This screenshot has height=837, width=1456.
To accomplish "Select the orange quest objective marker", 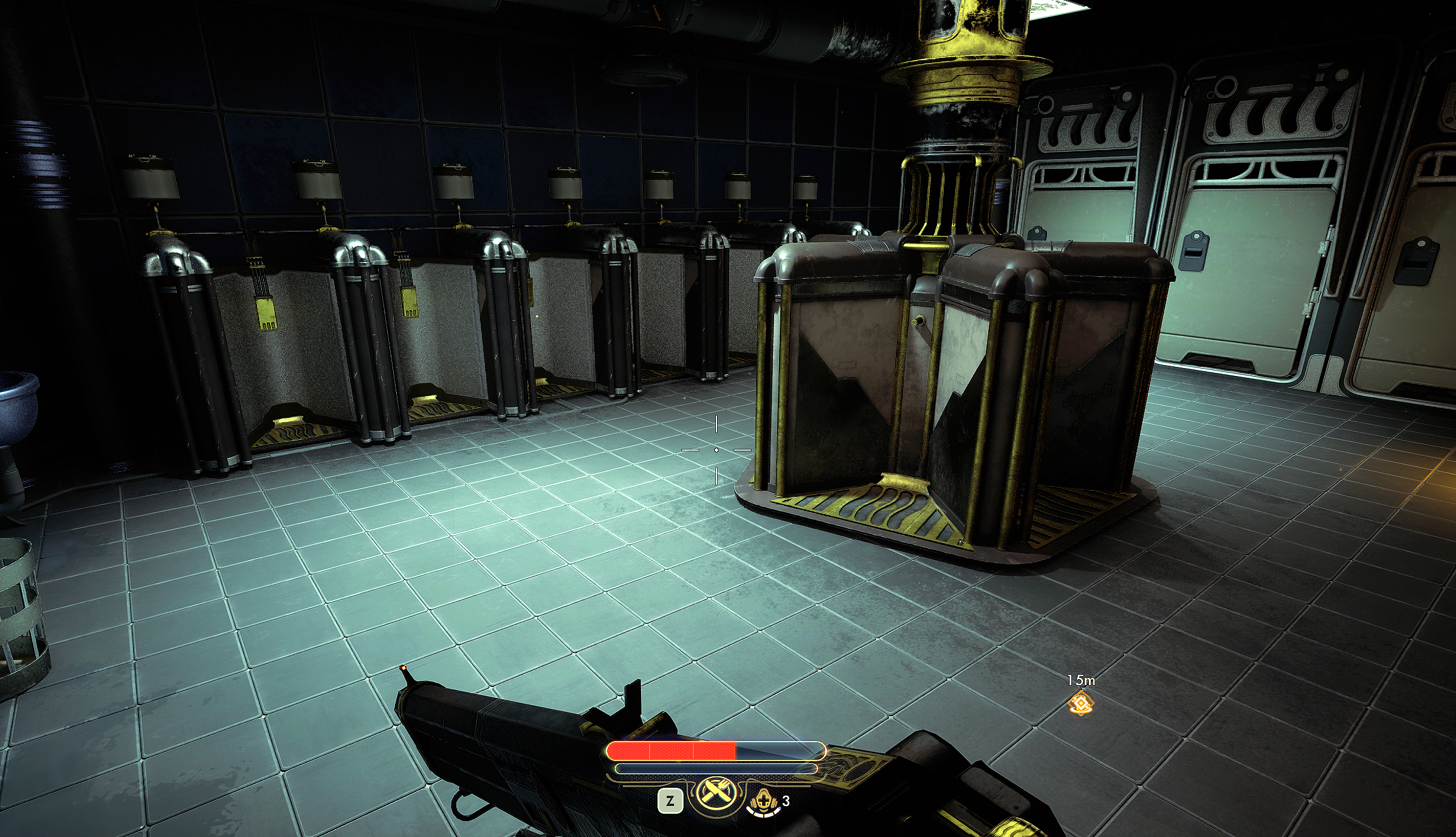I will 1081,703.
